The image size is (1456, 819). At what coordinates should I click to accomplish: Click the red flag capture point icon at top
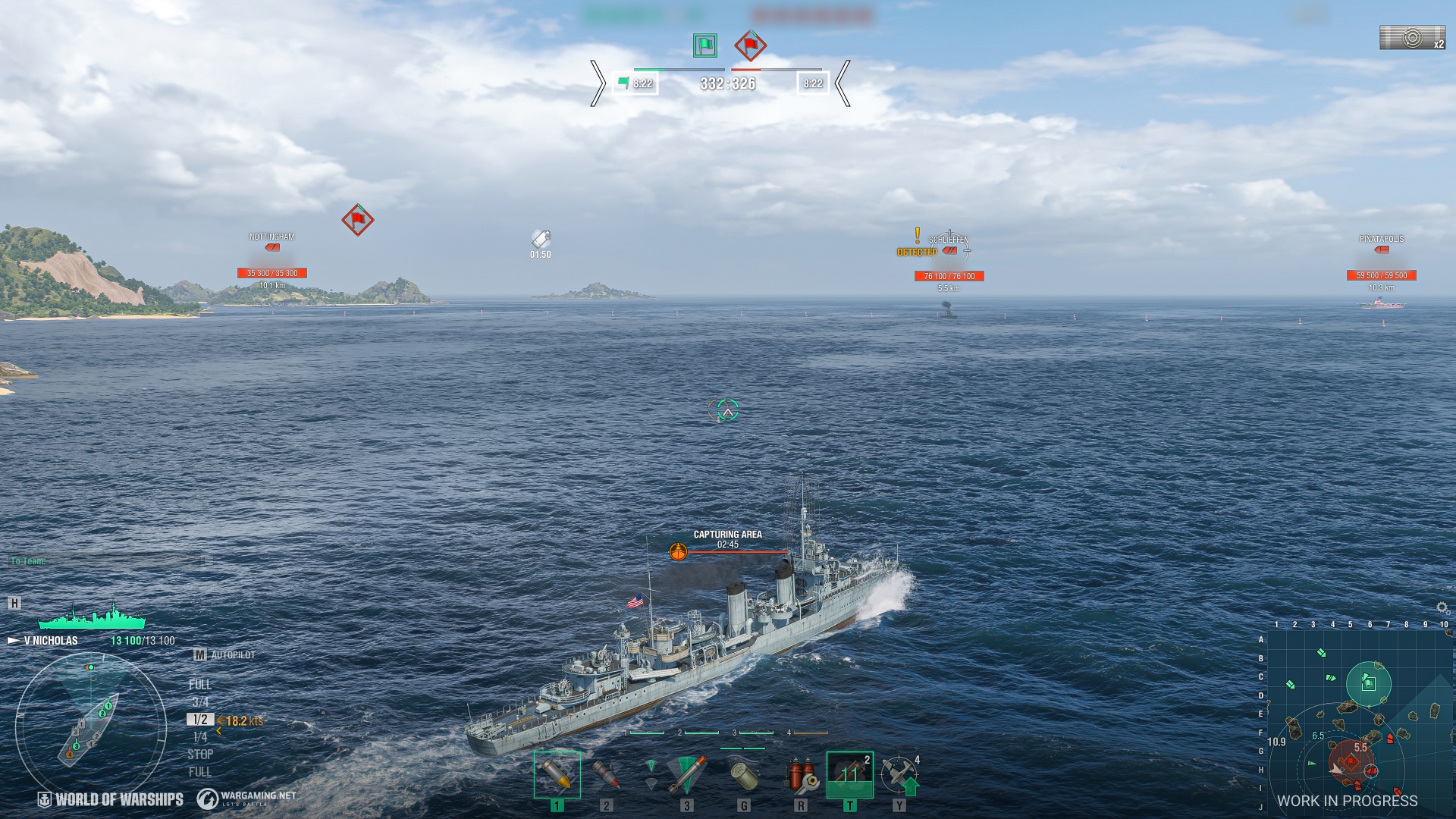[x=750, y=45]
